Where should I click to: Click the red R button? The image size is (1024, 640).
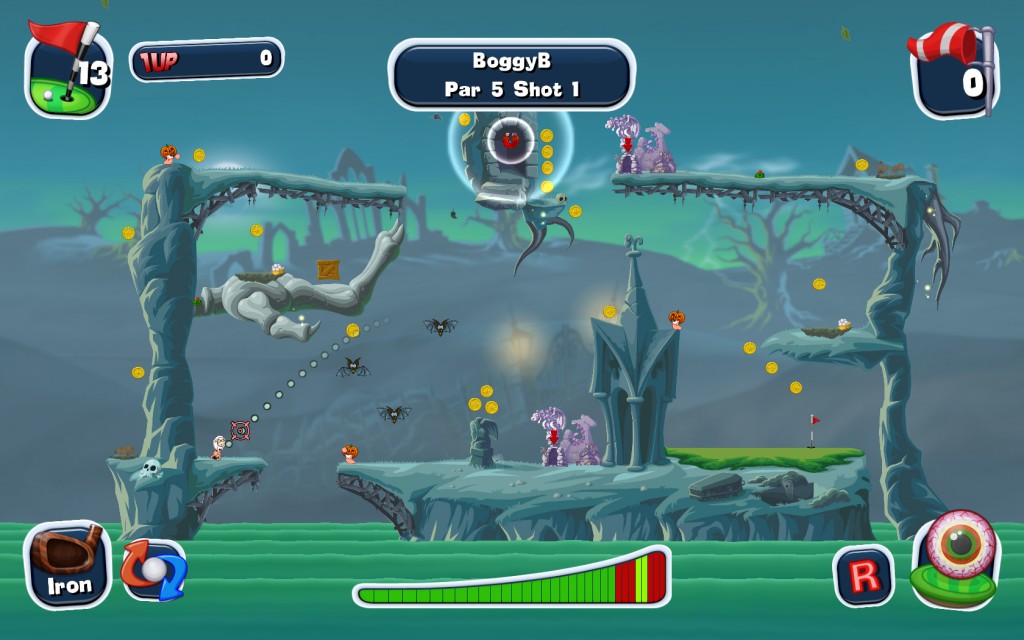pyautogui.click(x=864, y=575)
